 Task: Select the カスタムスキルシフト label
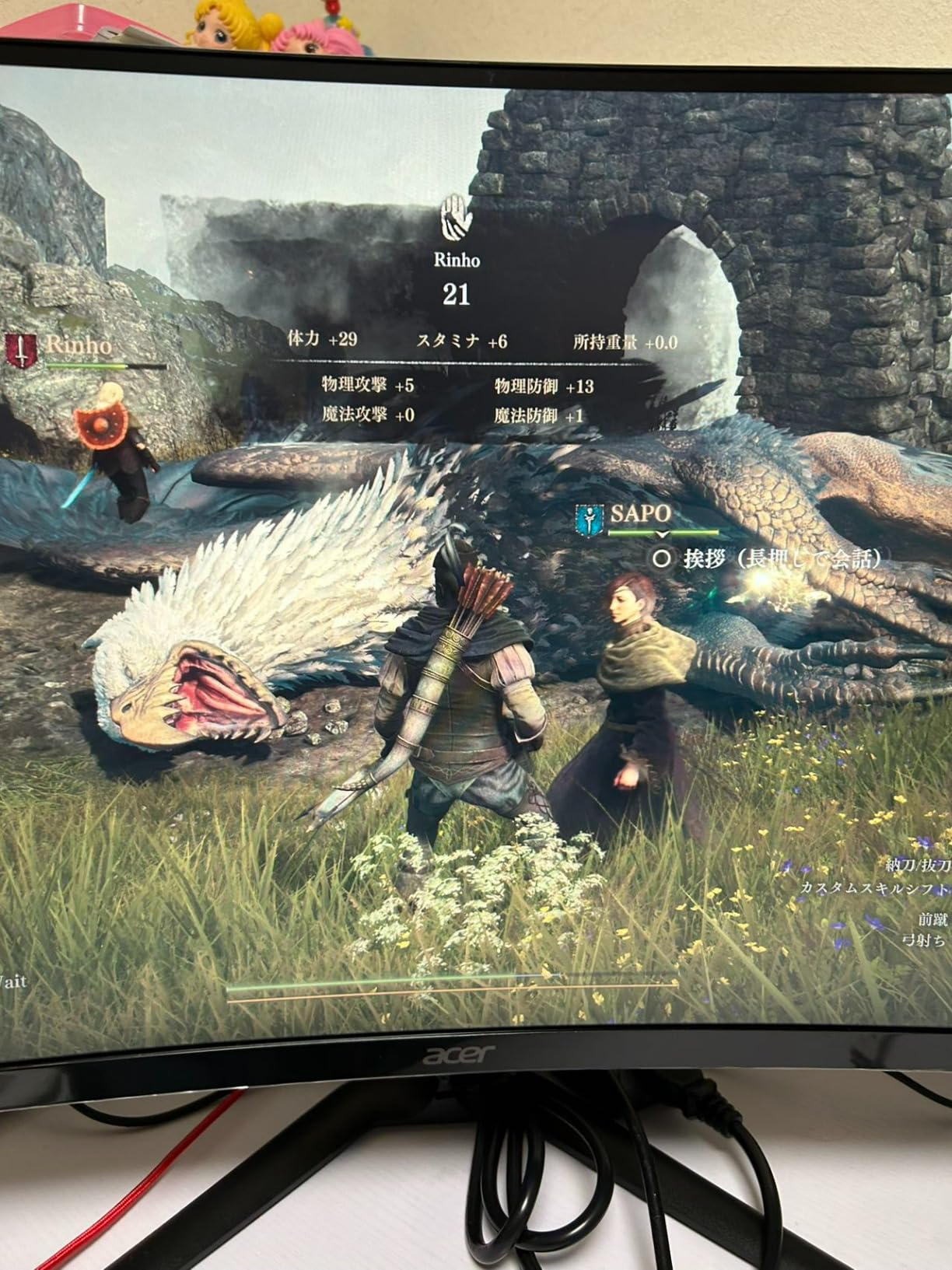(875, 887)
